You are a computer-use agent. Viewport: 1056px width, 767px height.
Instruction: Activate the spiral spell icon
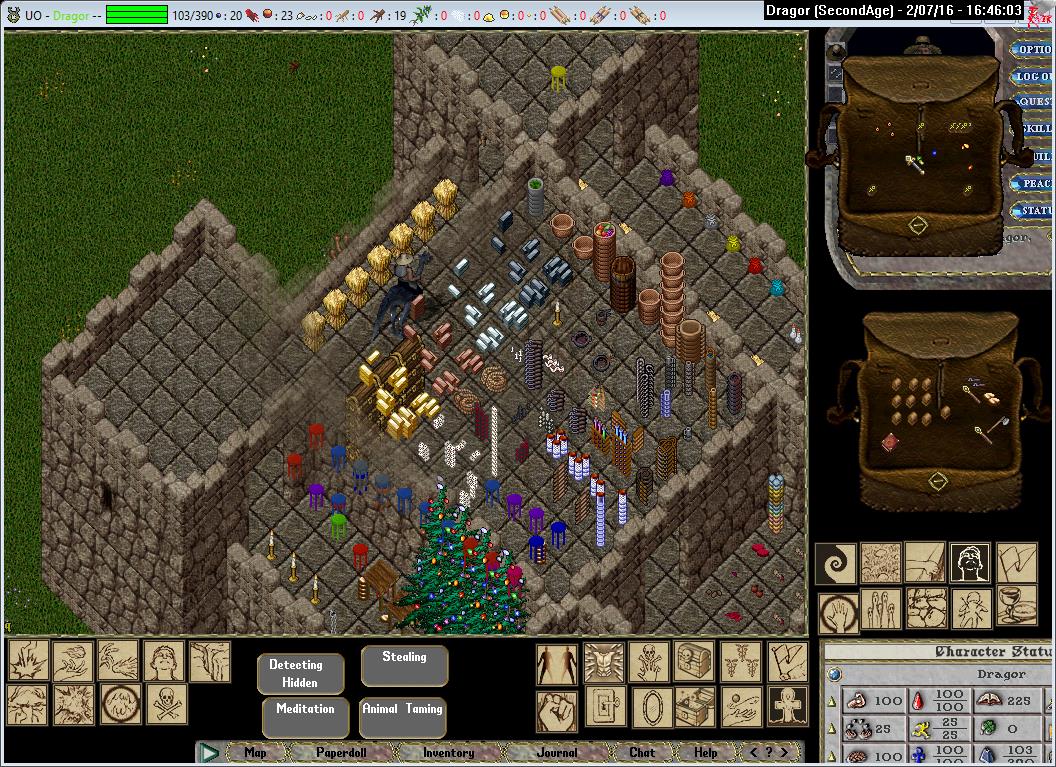click(x=834, y=563)
